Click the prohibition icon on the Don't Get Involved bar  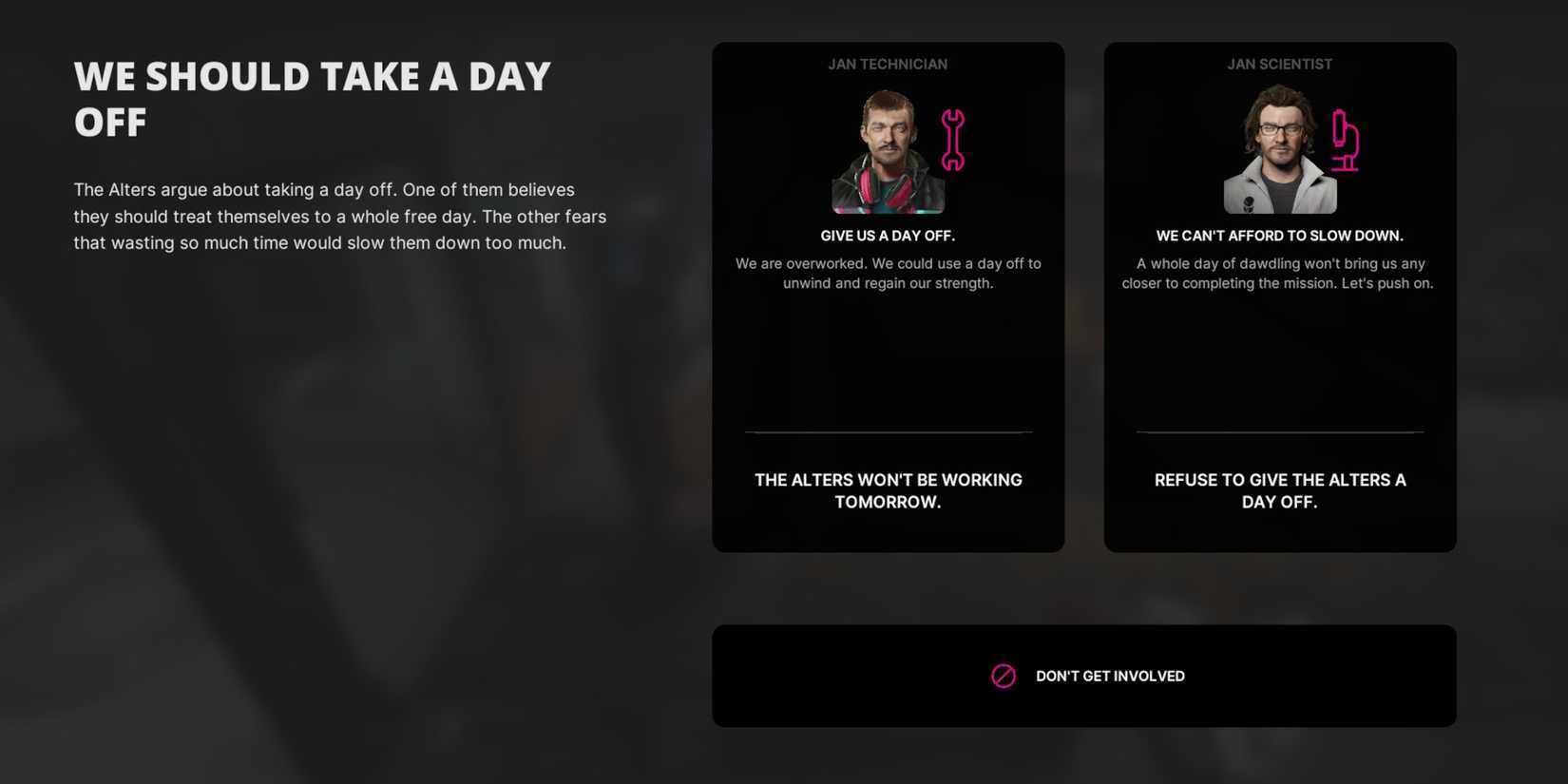(x=1004, y=676)
